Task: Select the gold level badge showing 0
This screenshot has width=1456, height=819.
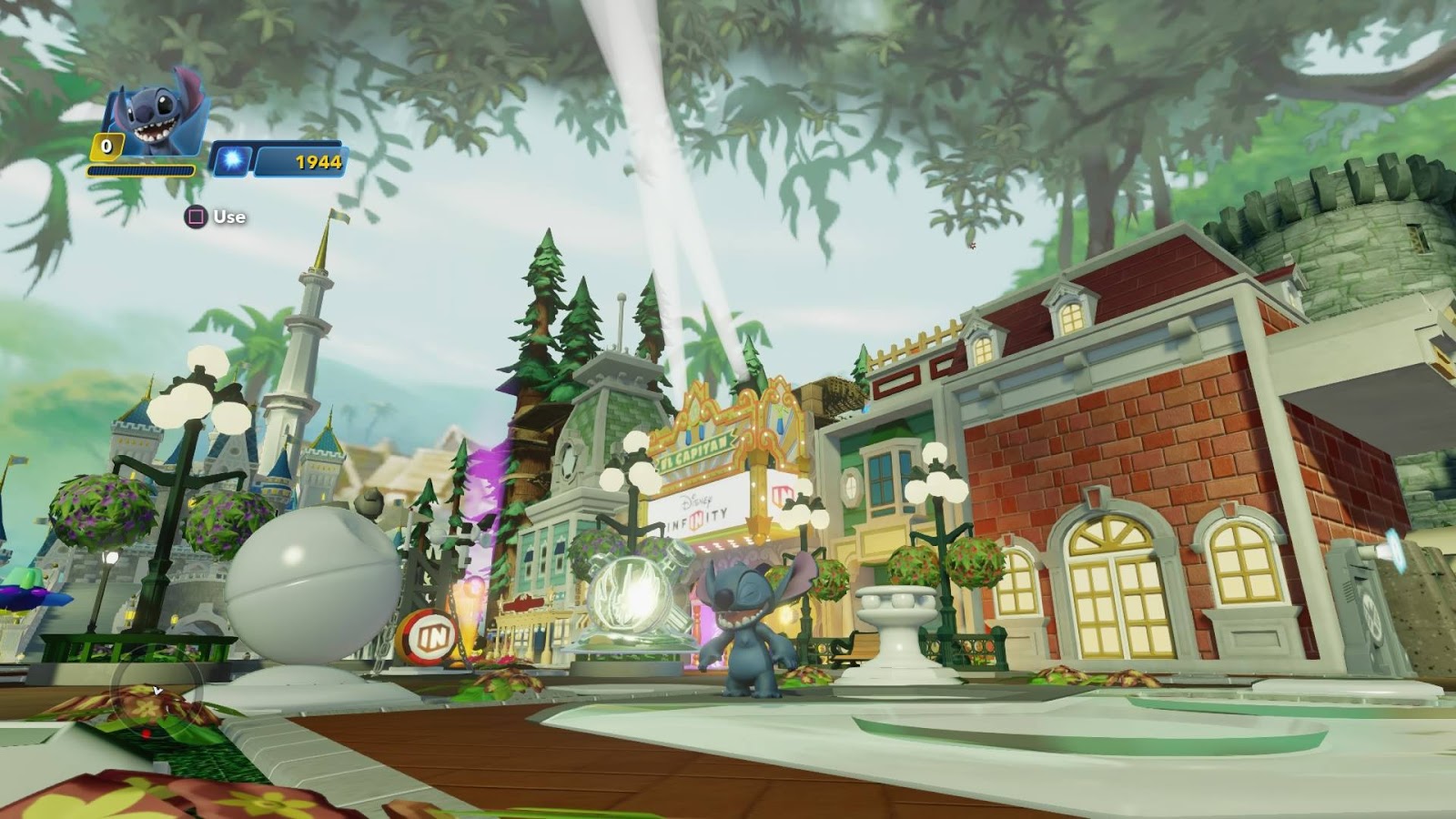Action: pyautogui.click(x=105, y=146)
